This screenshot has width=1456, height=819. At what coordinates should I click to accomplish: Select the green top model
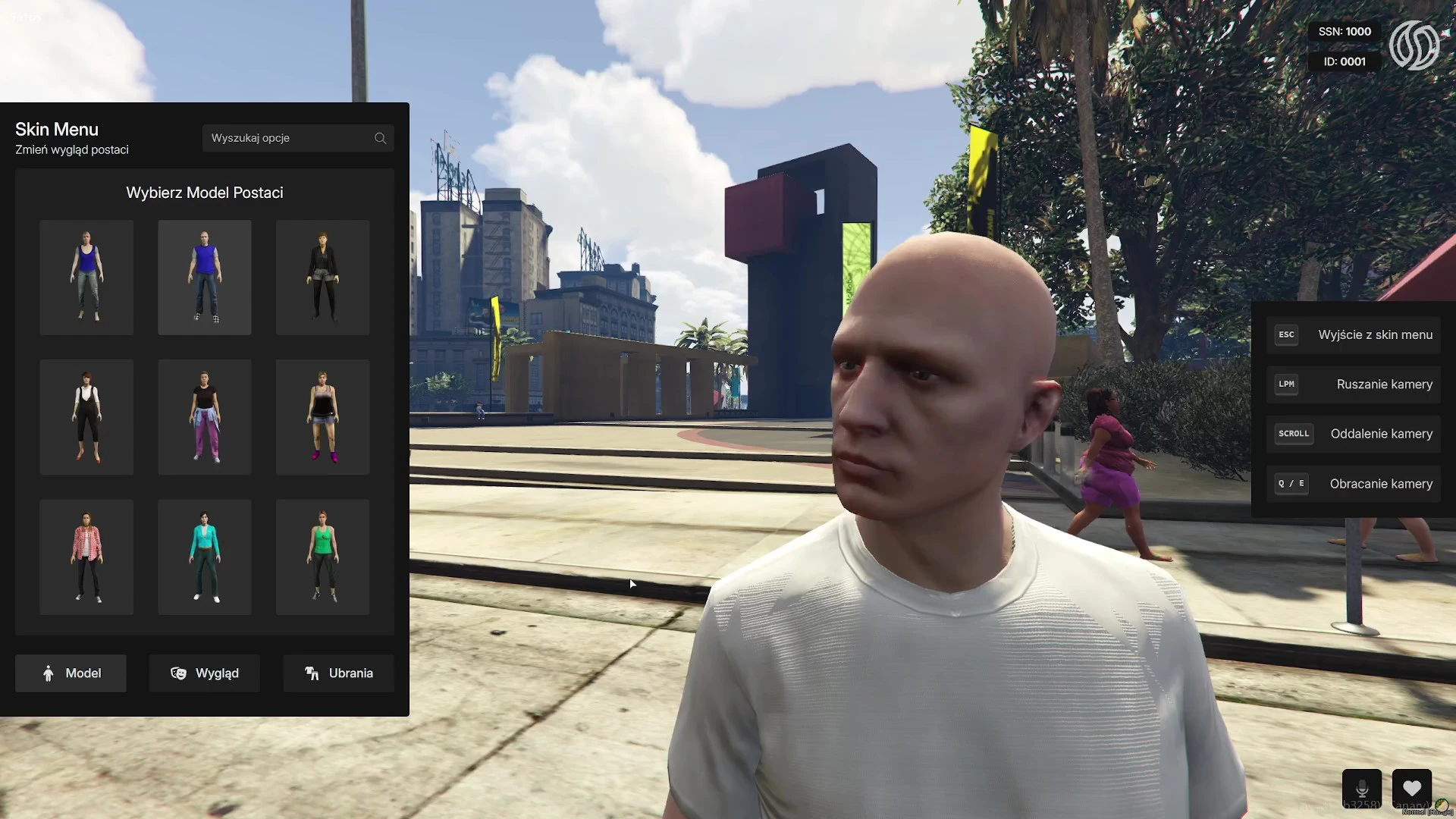tap(322, 557)
